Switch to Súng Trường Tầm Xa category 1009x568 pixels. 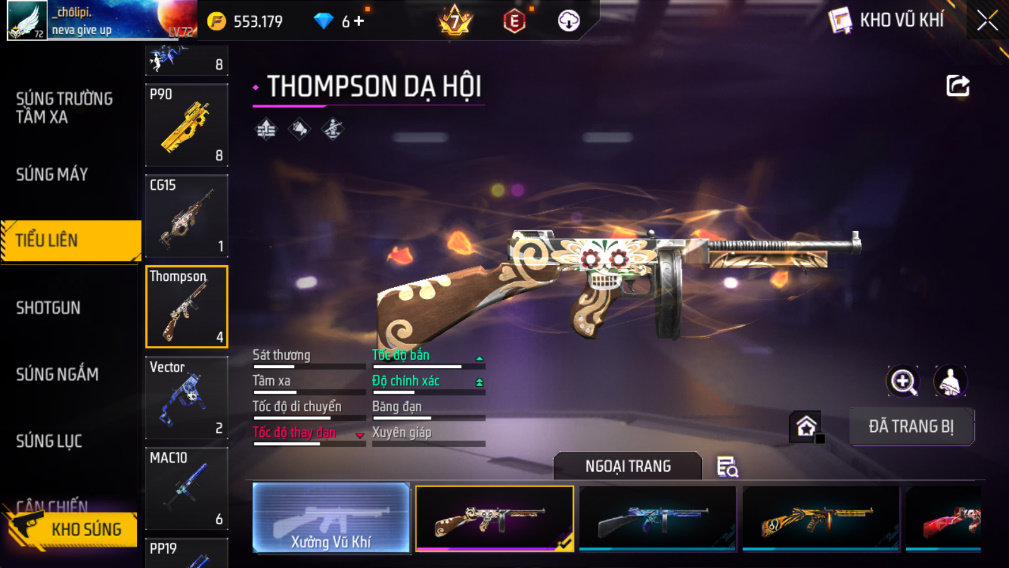pyautogui.click(x=64, y=108)
